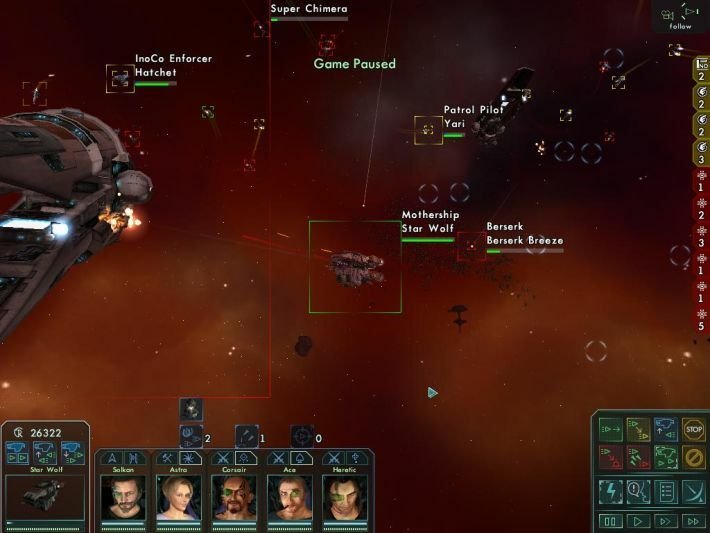Choose pilot Astra's portrait

point(179,497)
